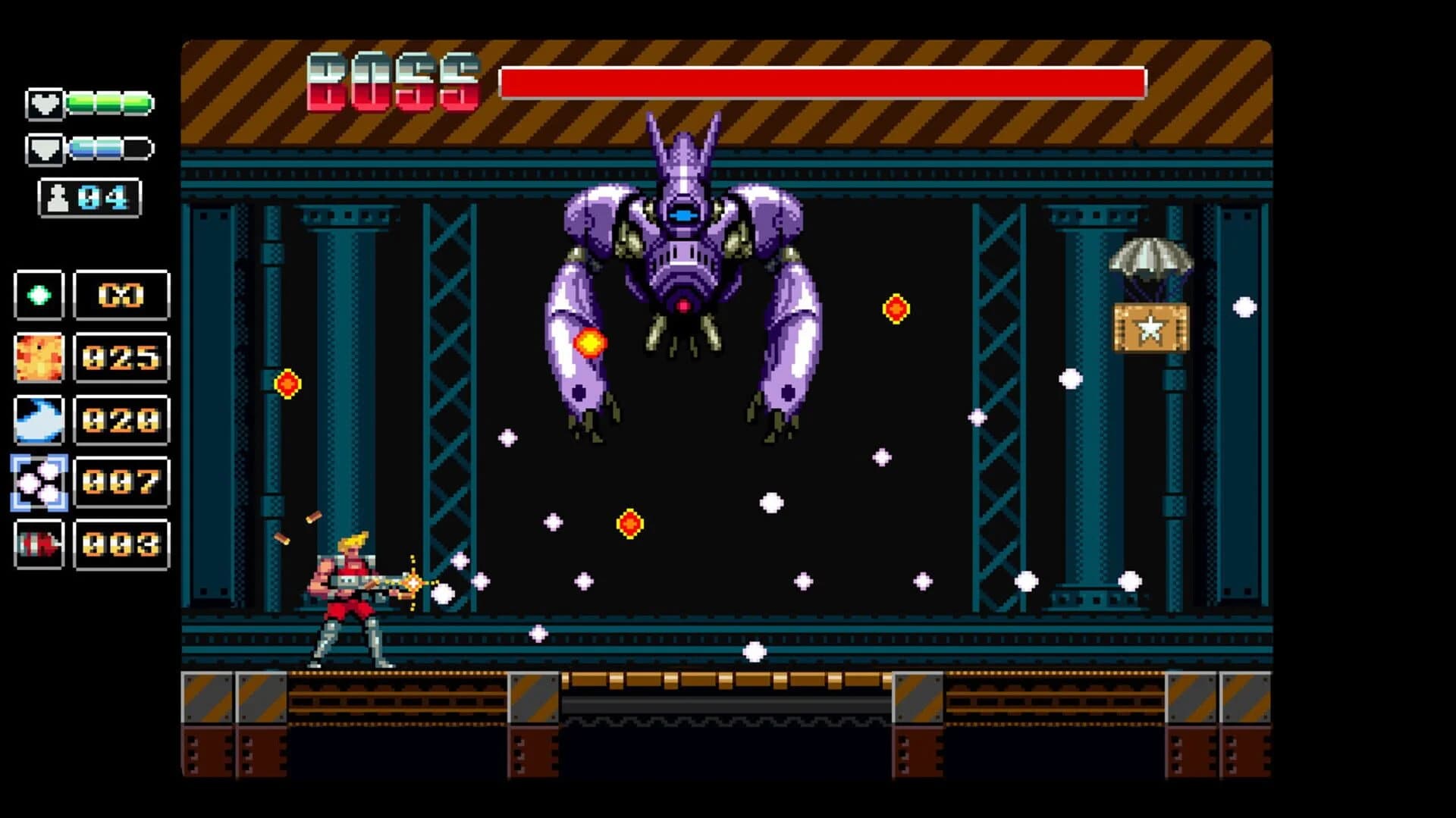Click the ammo counter reading 003
Image resolution: width=1456 pixels, height=818 pixels.
[120, 544]
